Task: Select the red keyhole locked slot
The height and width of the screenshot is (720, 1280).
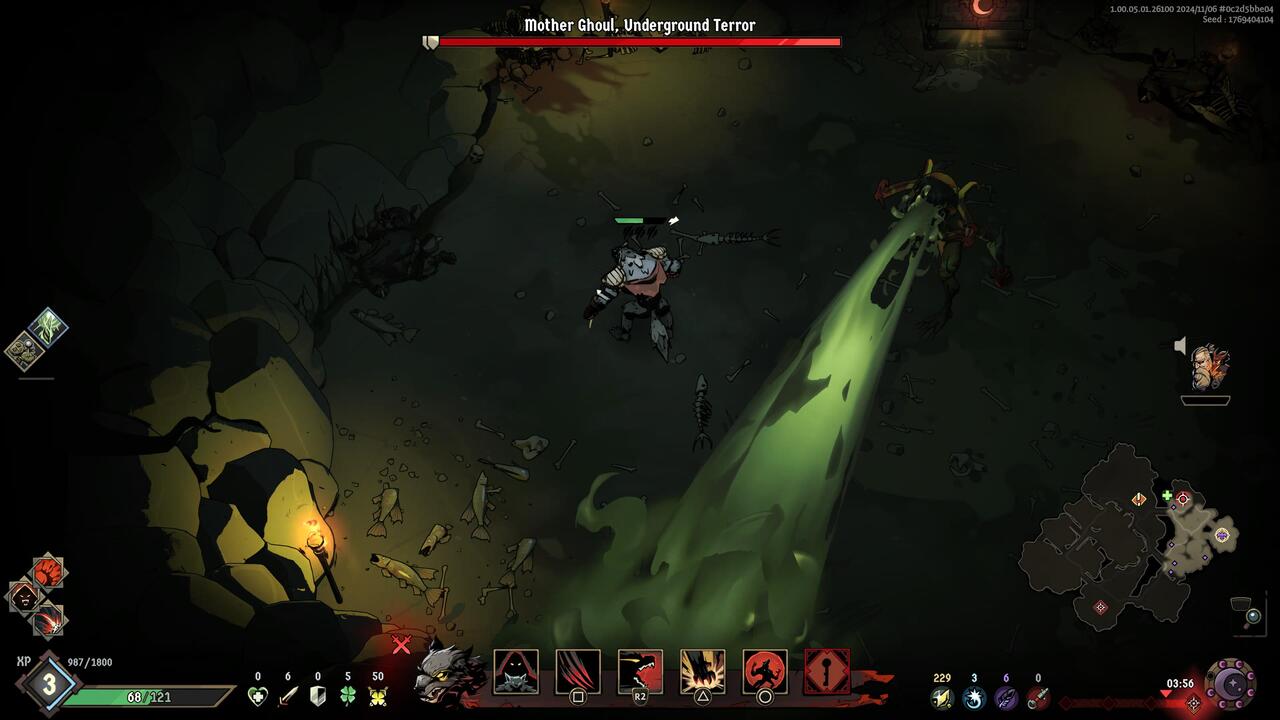Action: 827,672
